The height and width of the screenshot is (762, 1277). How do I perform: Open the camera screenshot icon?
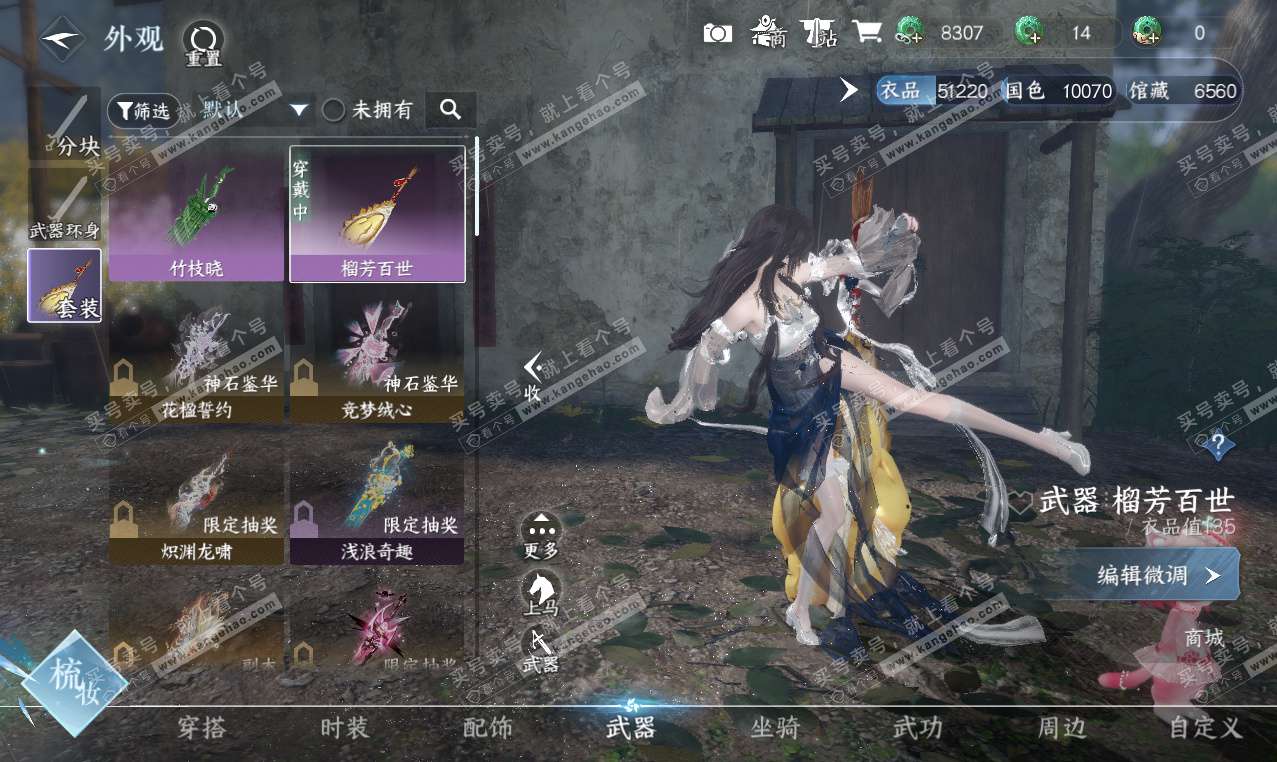click(717, 33)
